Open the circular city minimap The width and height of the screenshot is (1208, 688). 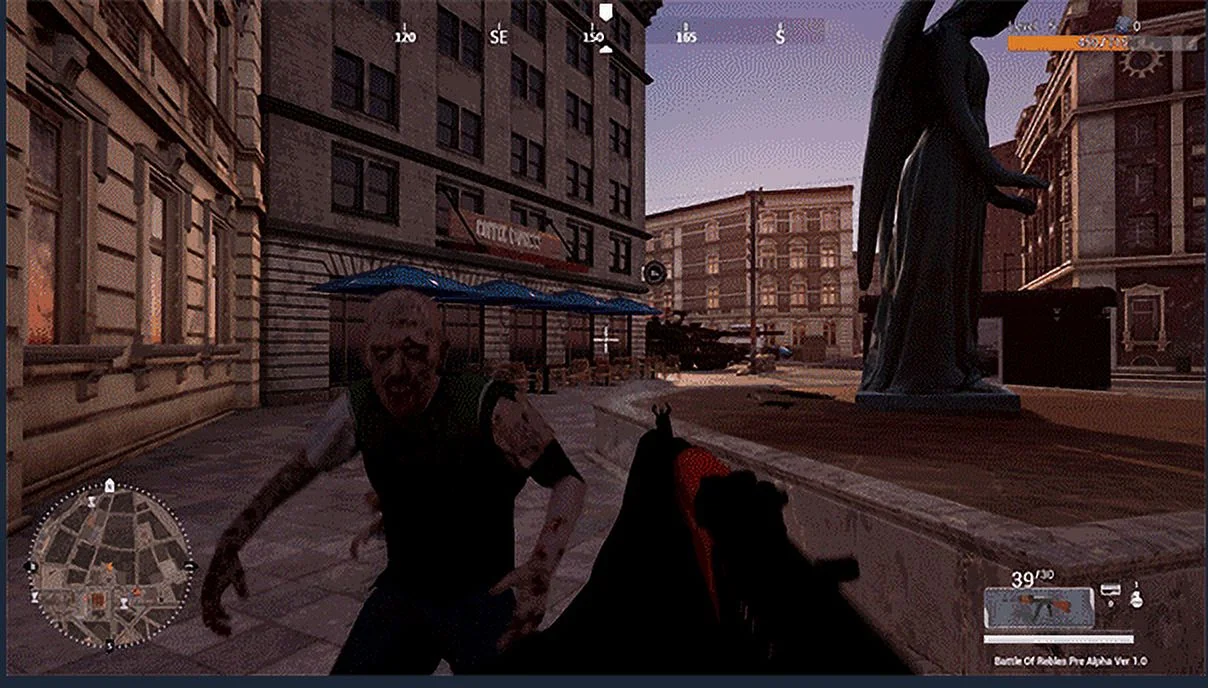pyautogui.click(x=110, y=567)
